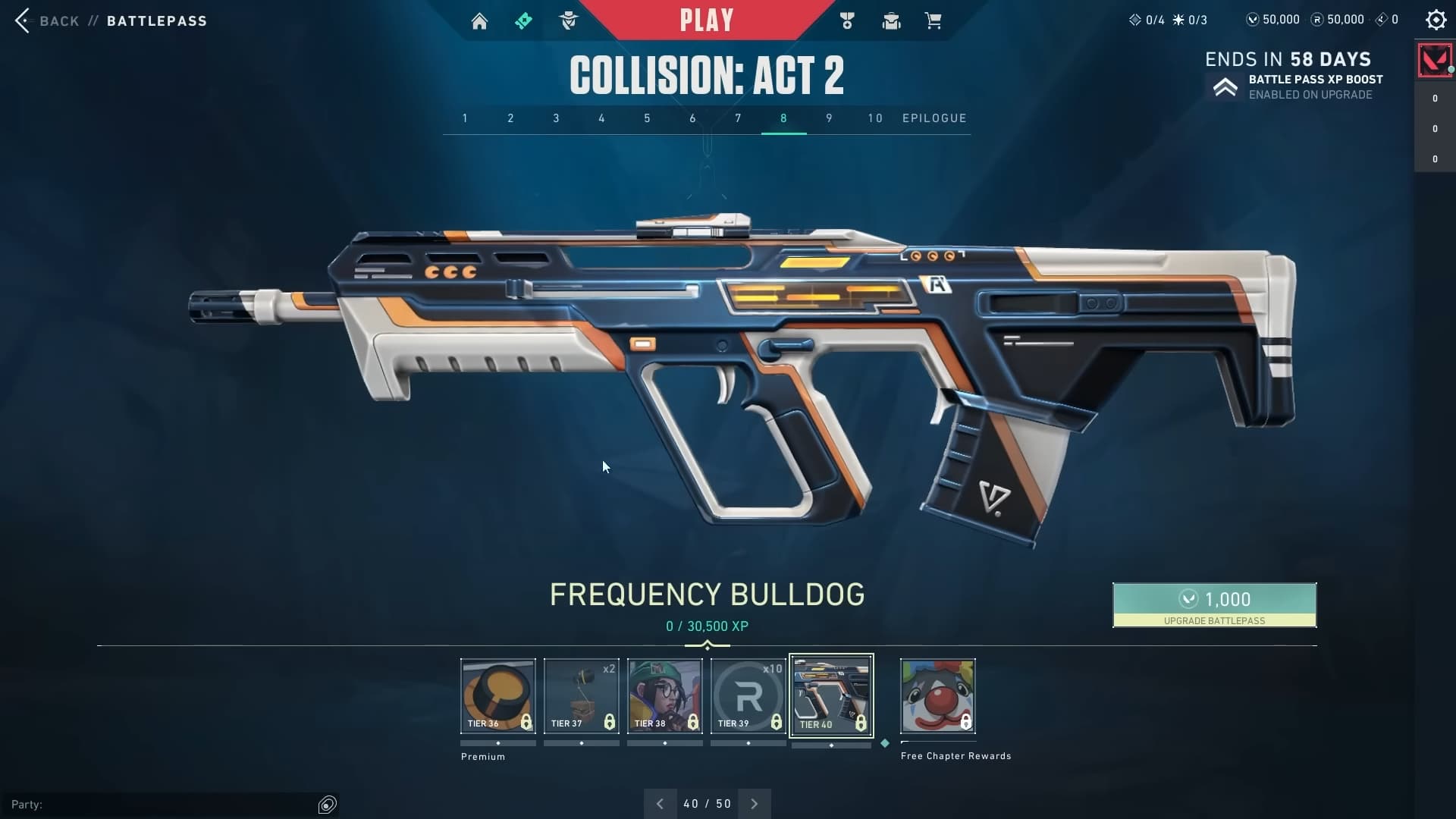Click Upgrade Battlepass for 1,000

[x=1213, y=605]
